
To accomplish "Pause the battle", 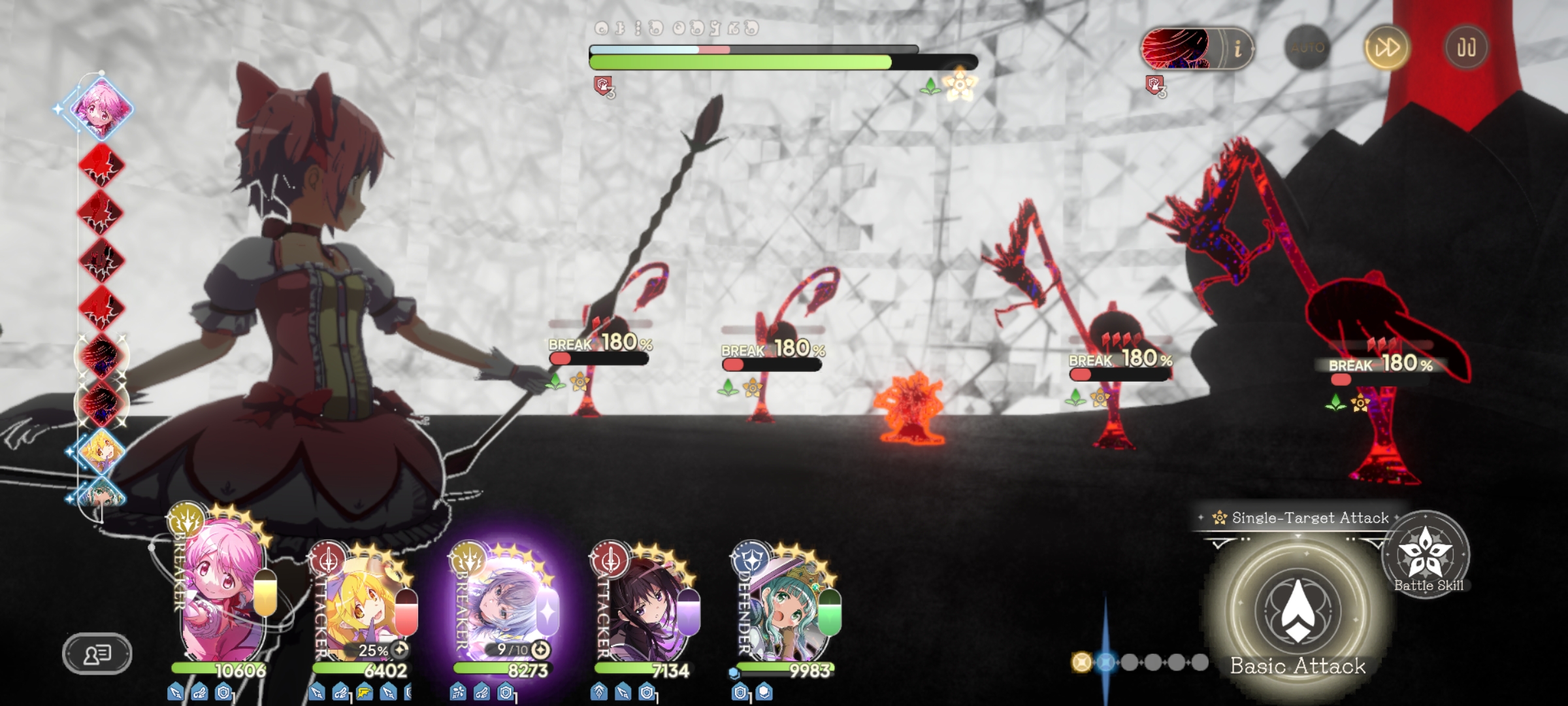I will tap(1465, 48).
